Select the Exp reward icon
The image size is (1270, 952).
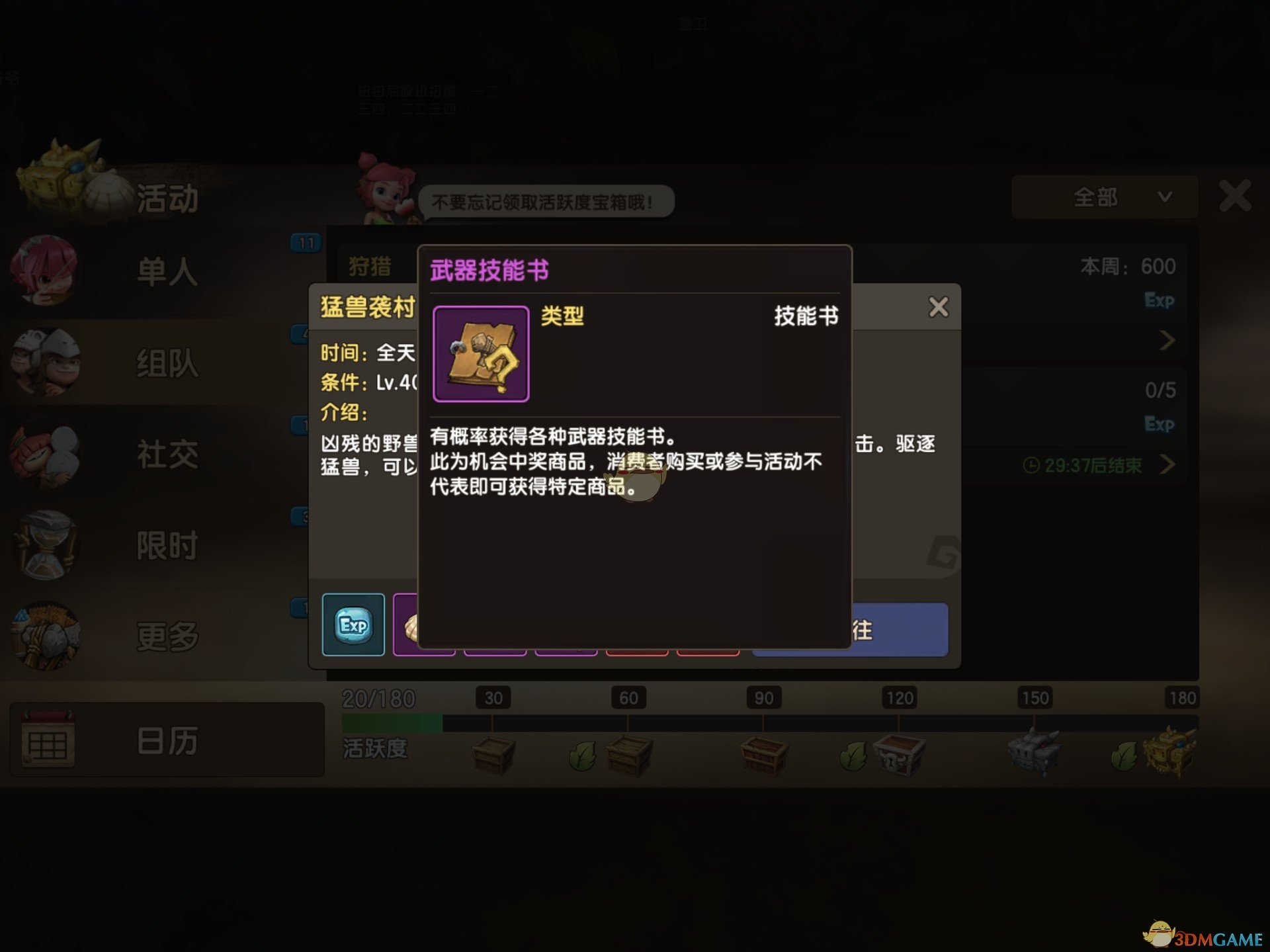pos(353,624)
